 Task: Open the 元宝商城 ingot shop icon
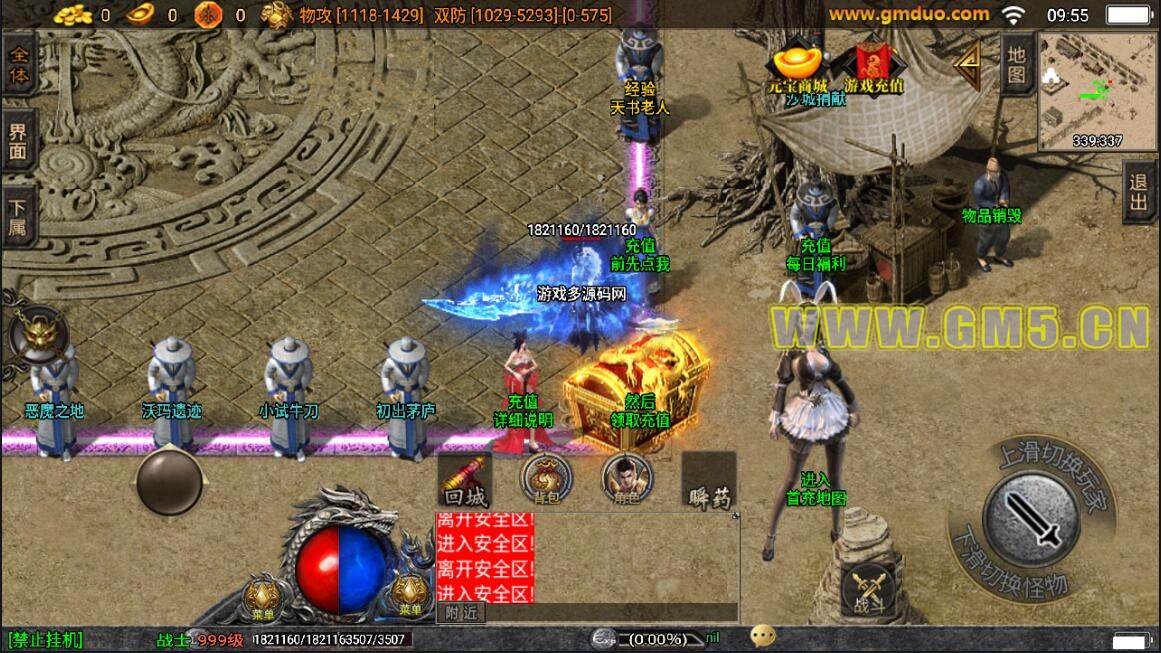(x=798, y=66)
